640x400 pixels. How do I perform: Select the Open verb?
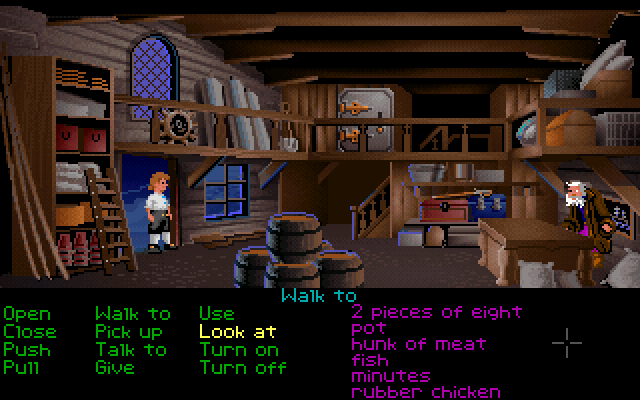[x=26, y=314]
